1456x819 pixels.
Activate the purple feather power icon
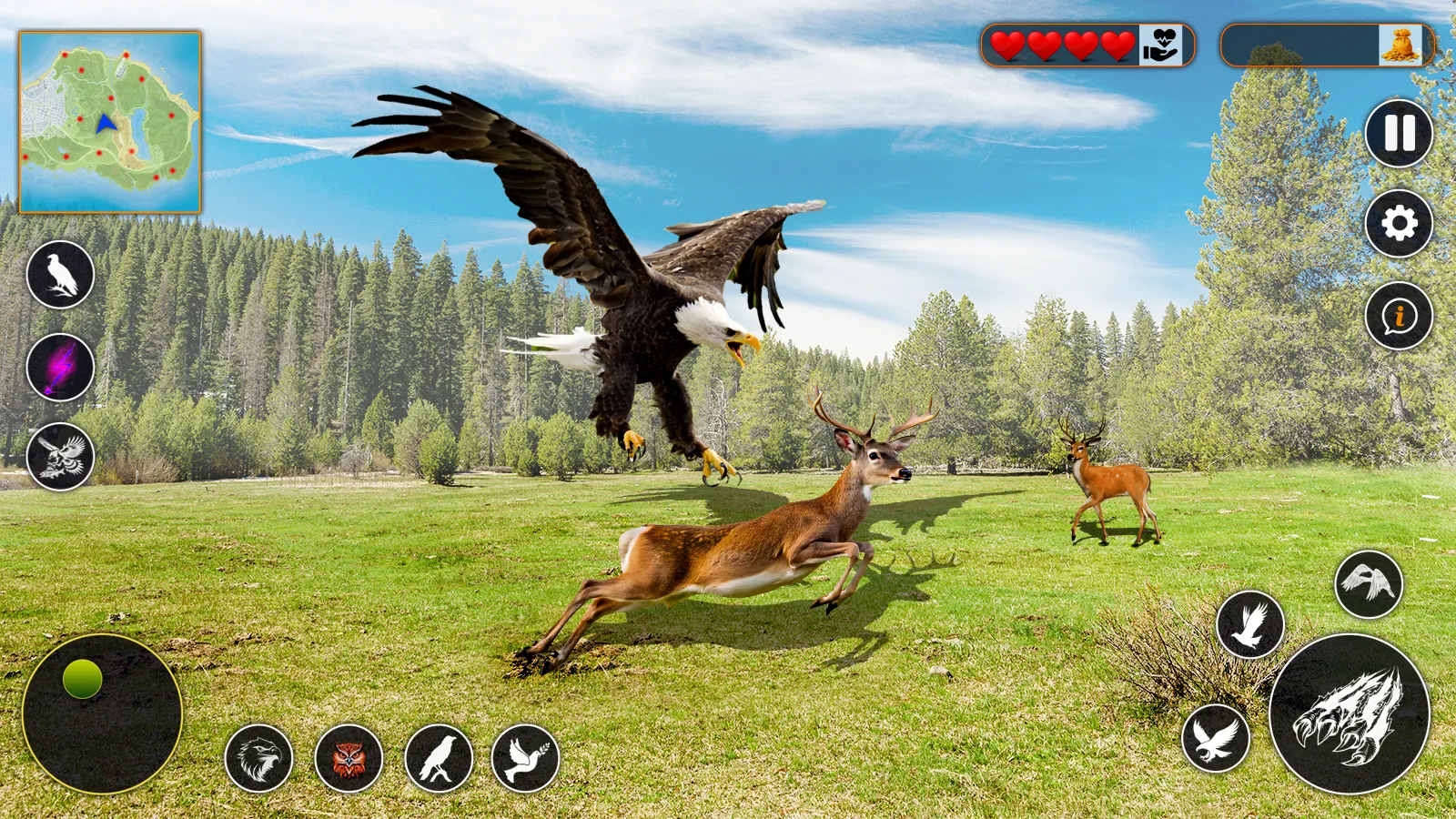63,369
